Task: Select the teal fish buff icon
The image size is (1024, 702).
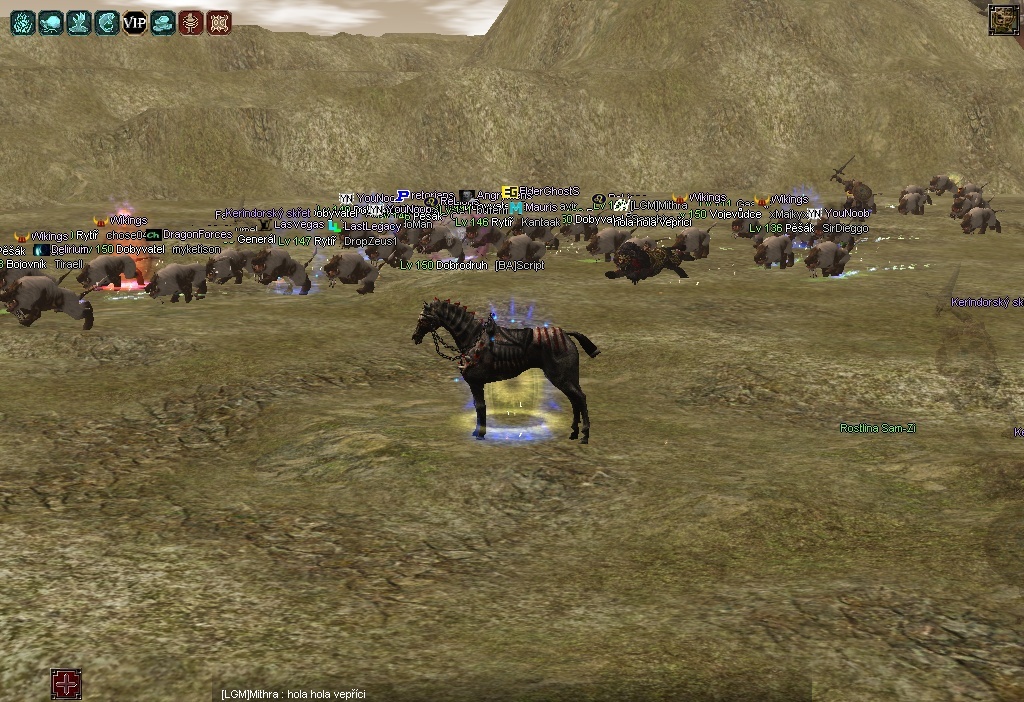Action: pos(106,23)
